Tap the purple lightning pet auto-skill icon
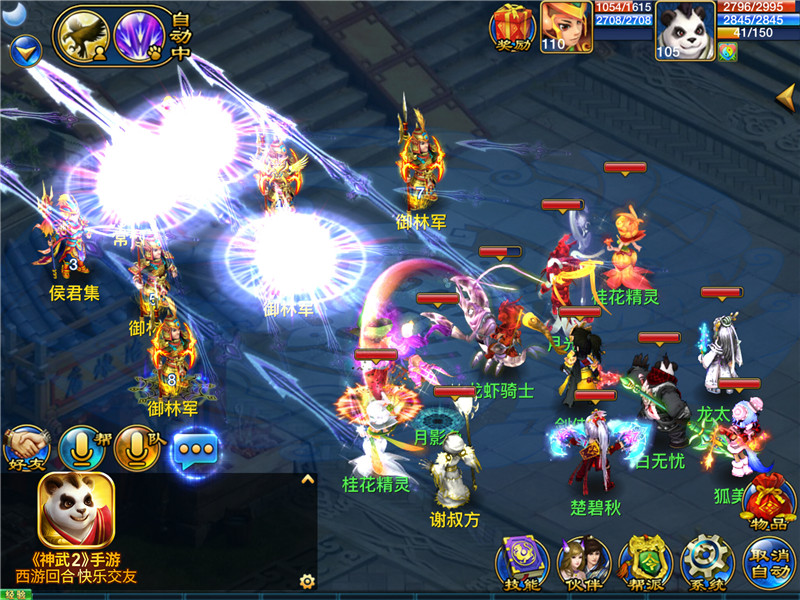Viewport: 800px width, 600px height. [x=139, y=37]
